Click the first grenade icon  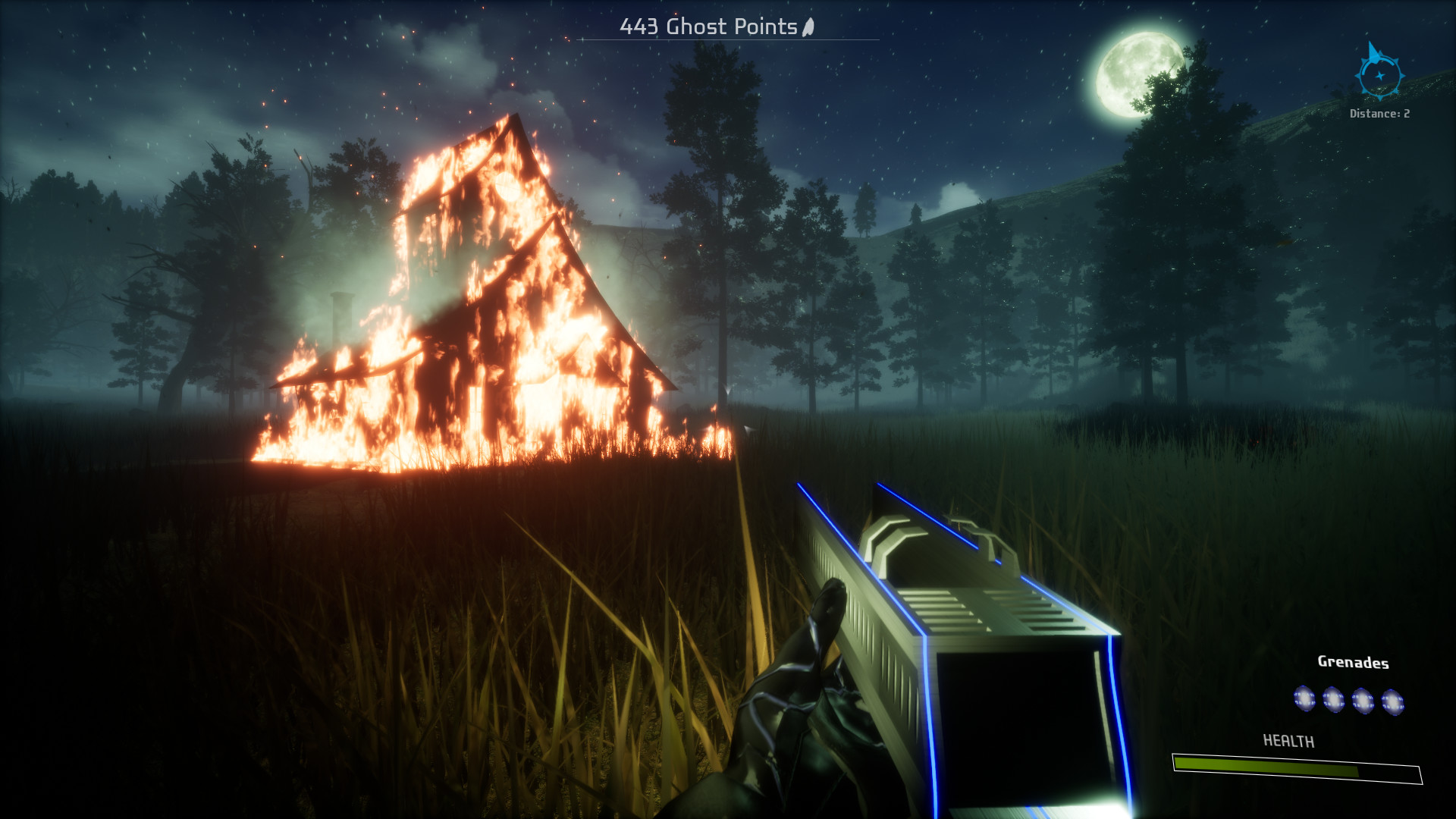click(1304, 699)
